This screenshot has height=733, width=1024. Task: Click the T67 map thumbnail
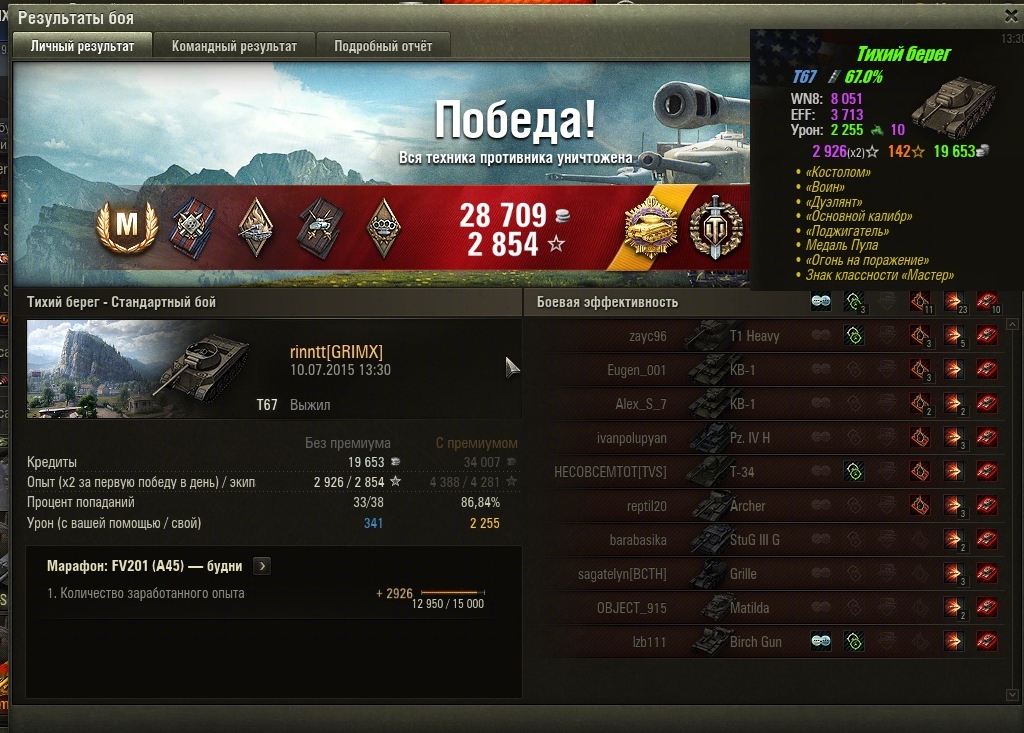(140, 369)
